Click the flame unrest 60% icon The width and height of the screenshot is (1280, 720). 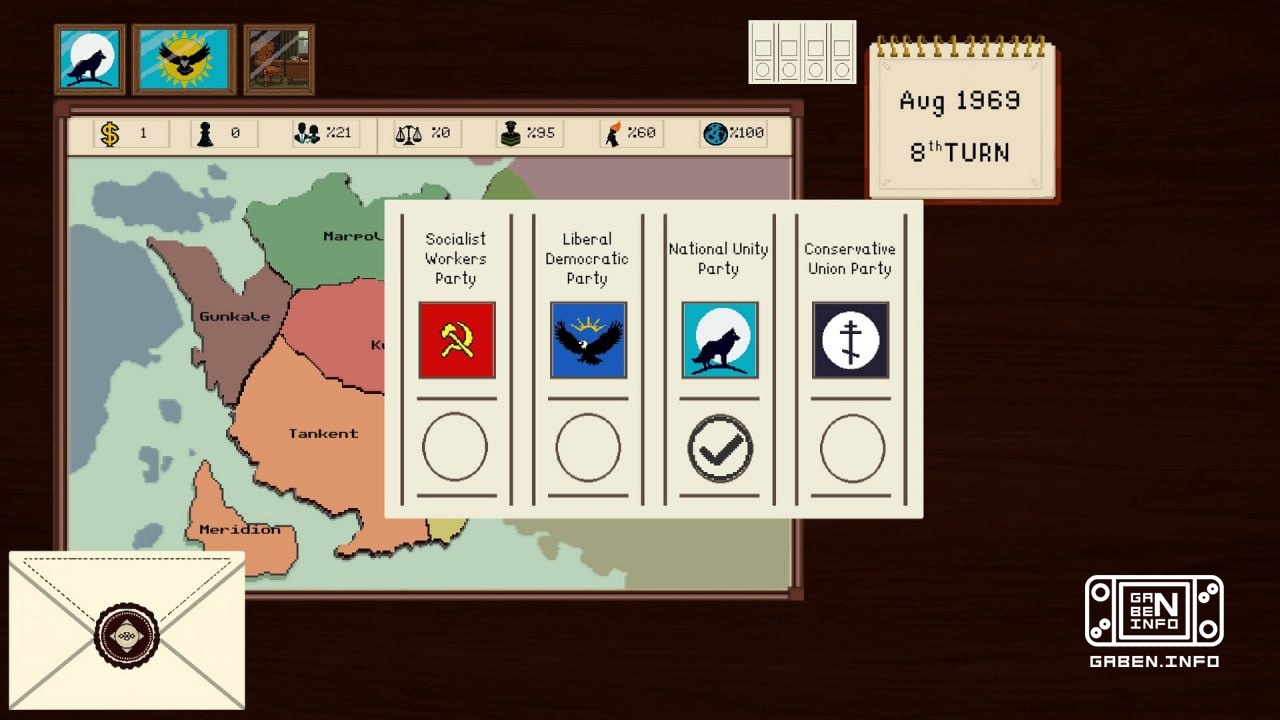(614, 132)
